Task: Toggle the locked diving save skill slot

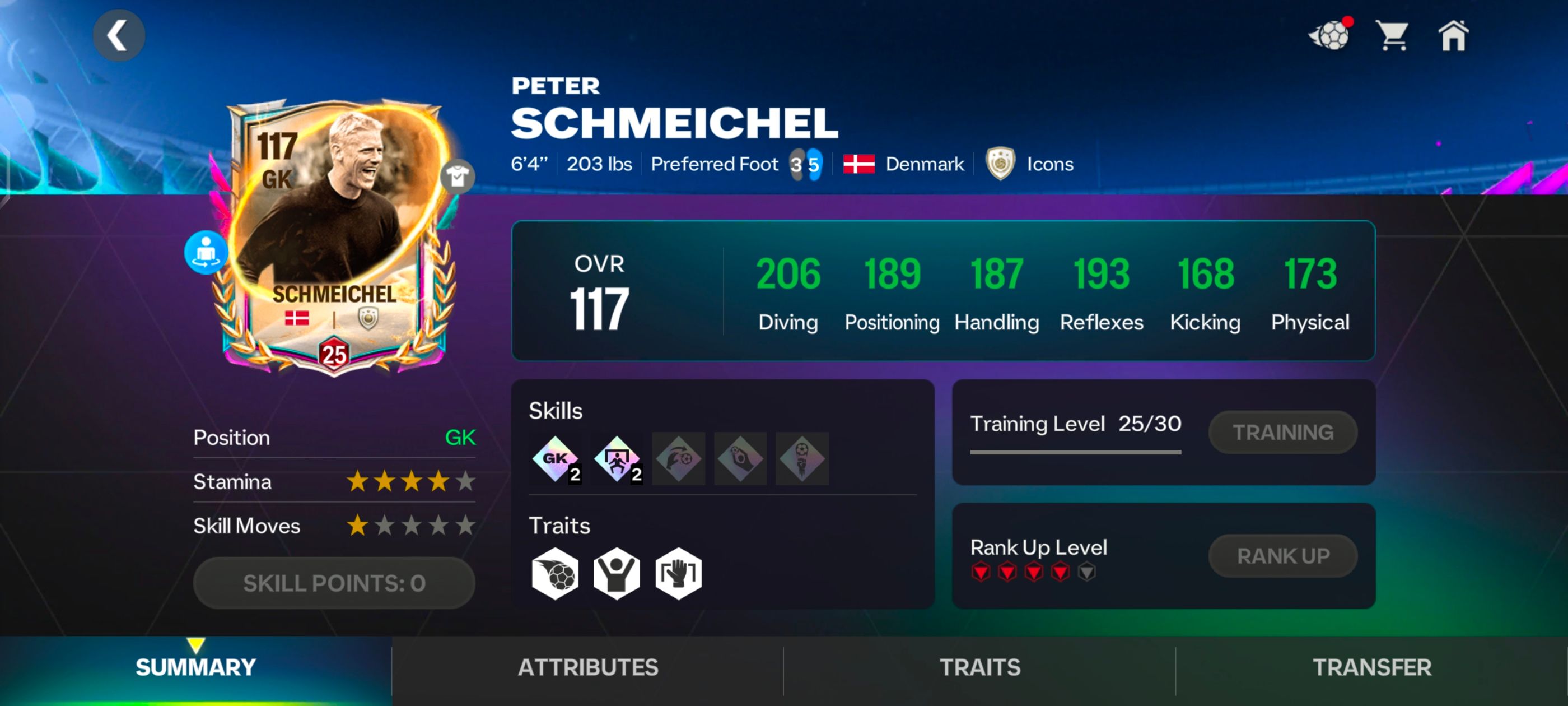Action: coord(678,459)
